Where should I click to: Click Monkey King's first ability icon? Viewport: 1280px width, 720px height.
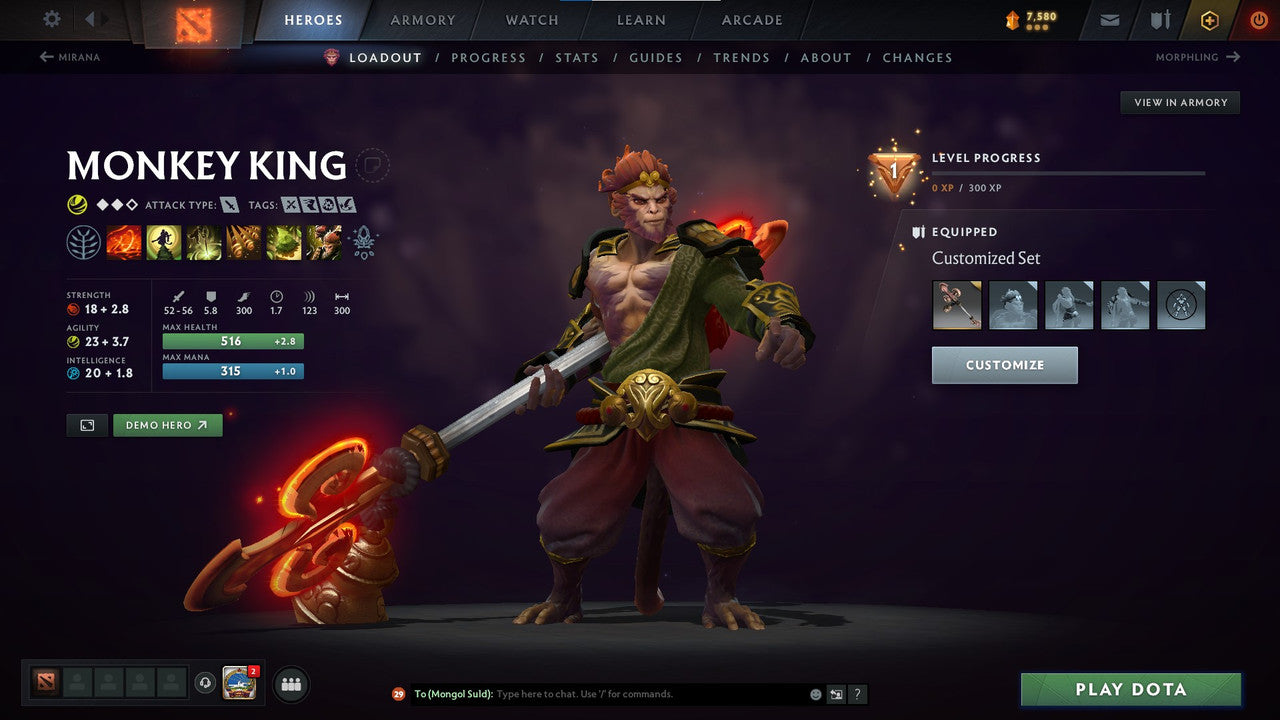pos(124,242)
